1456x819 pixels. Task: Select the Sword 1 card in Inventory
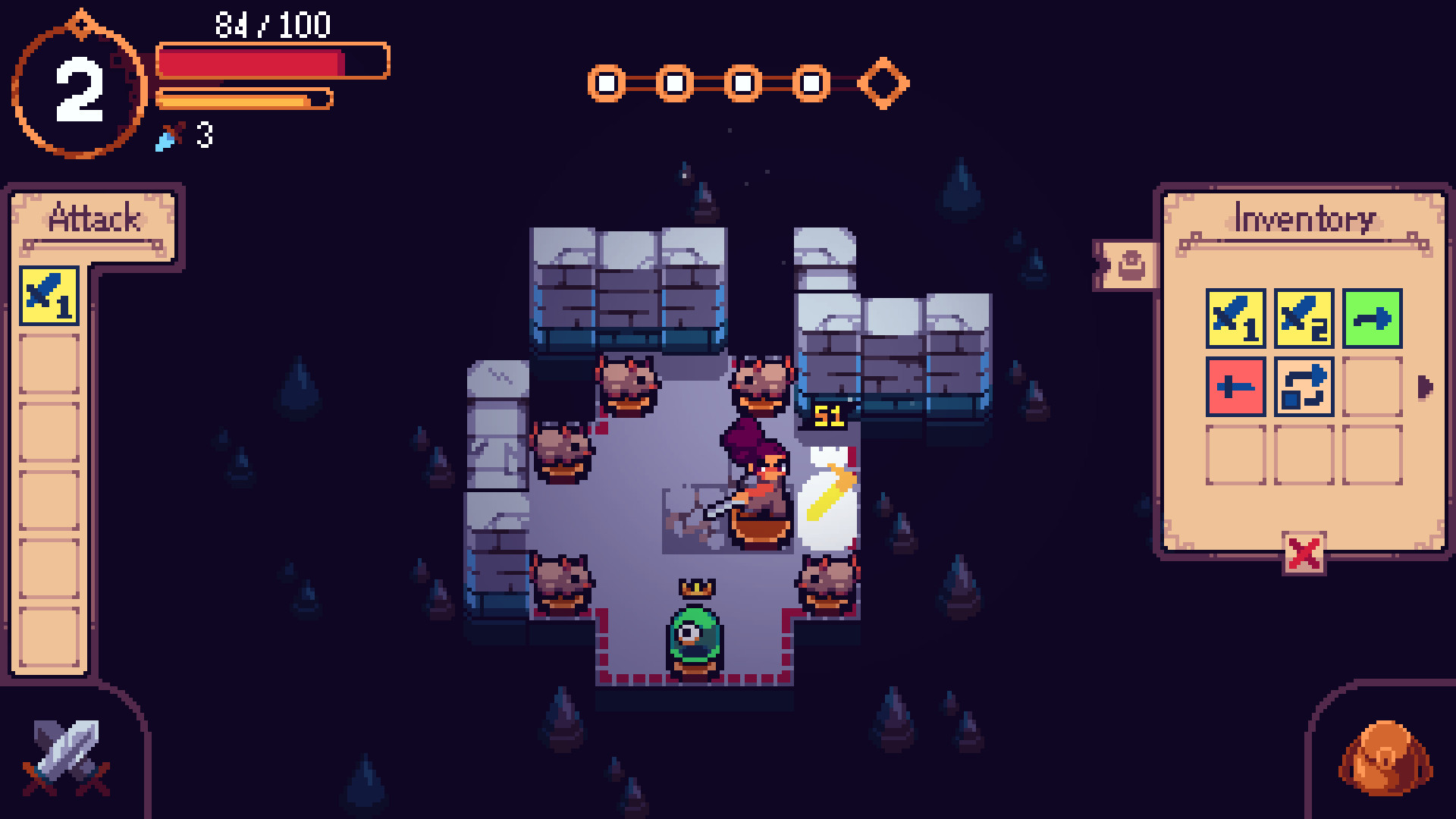tap(1236, 318)
